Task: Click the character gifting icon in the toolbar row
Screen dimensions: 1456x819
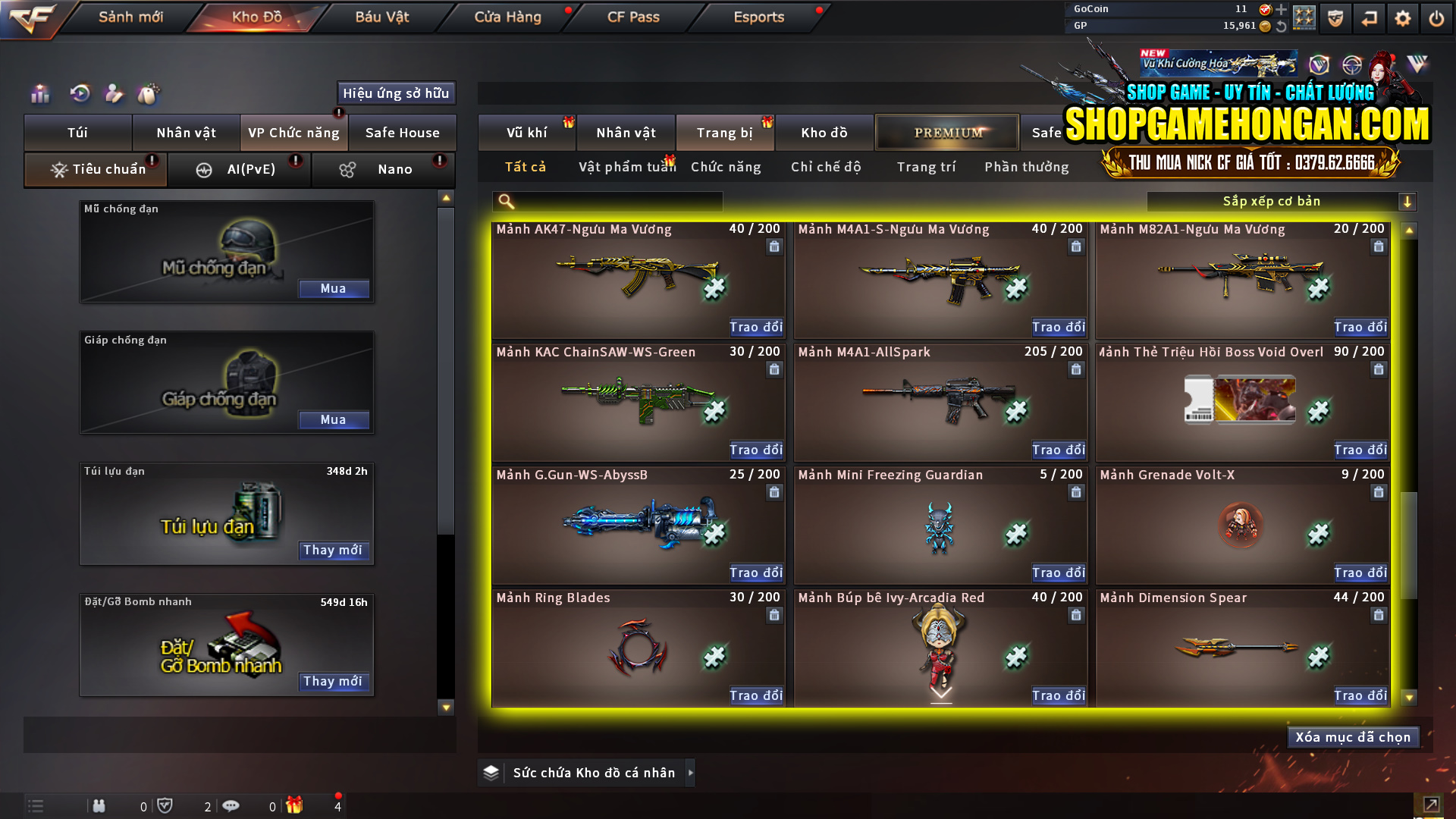Action: pyautogui.click(x=114, y=94)
